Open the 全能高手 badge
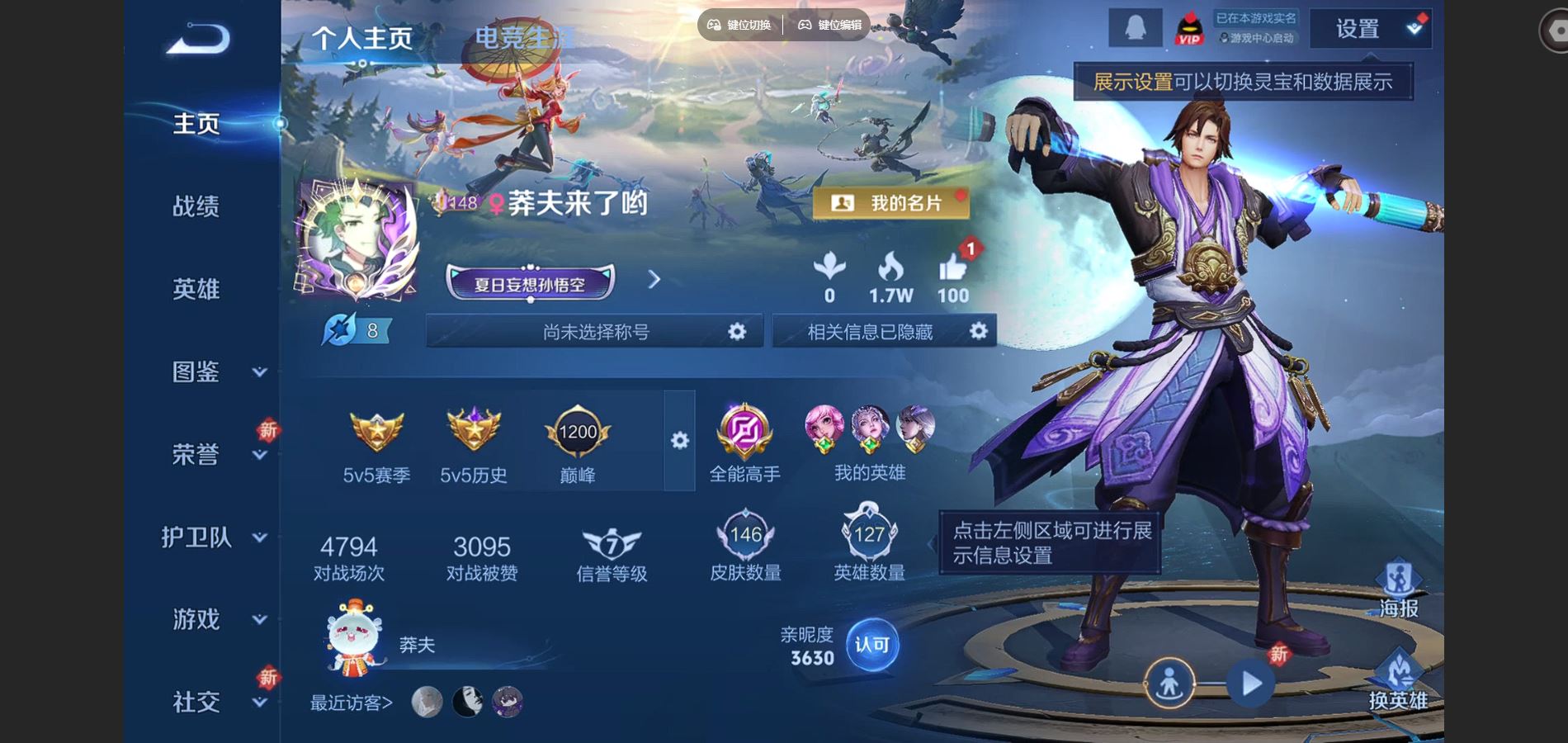The image size is (1568, 743). (744, 444)
